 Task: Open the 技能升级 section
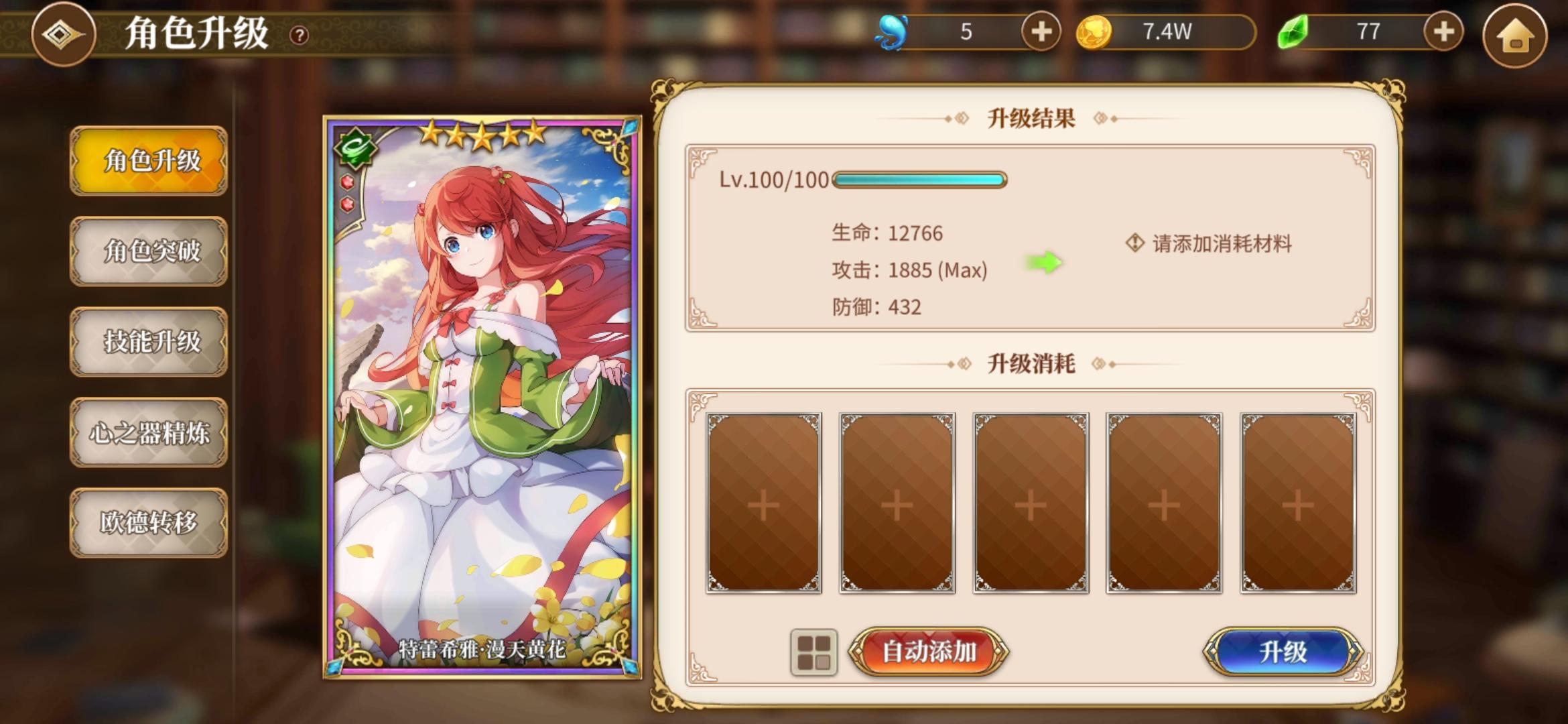click(x=149, y=342)
